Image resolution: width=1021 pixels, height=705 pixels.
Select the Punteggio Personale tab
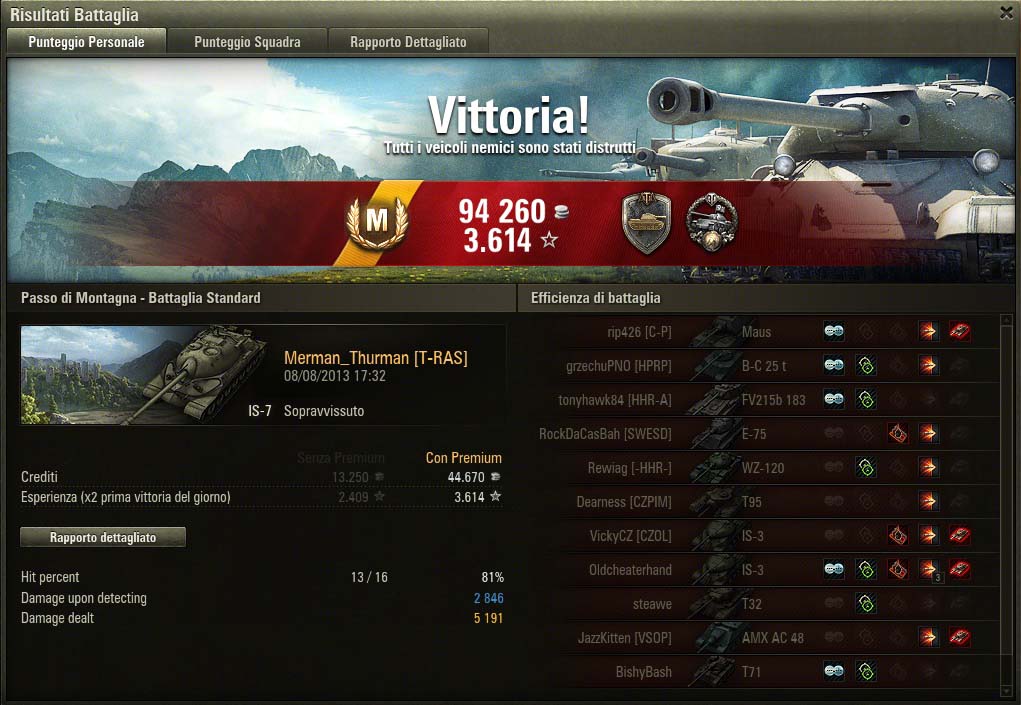click(86, 42)
